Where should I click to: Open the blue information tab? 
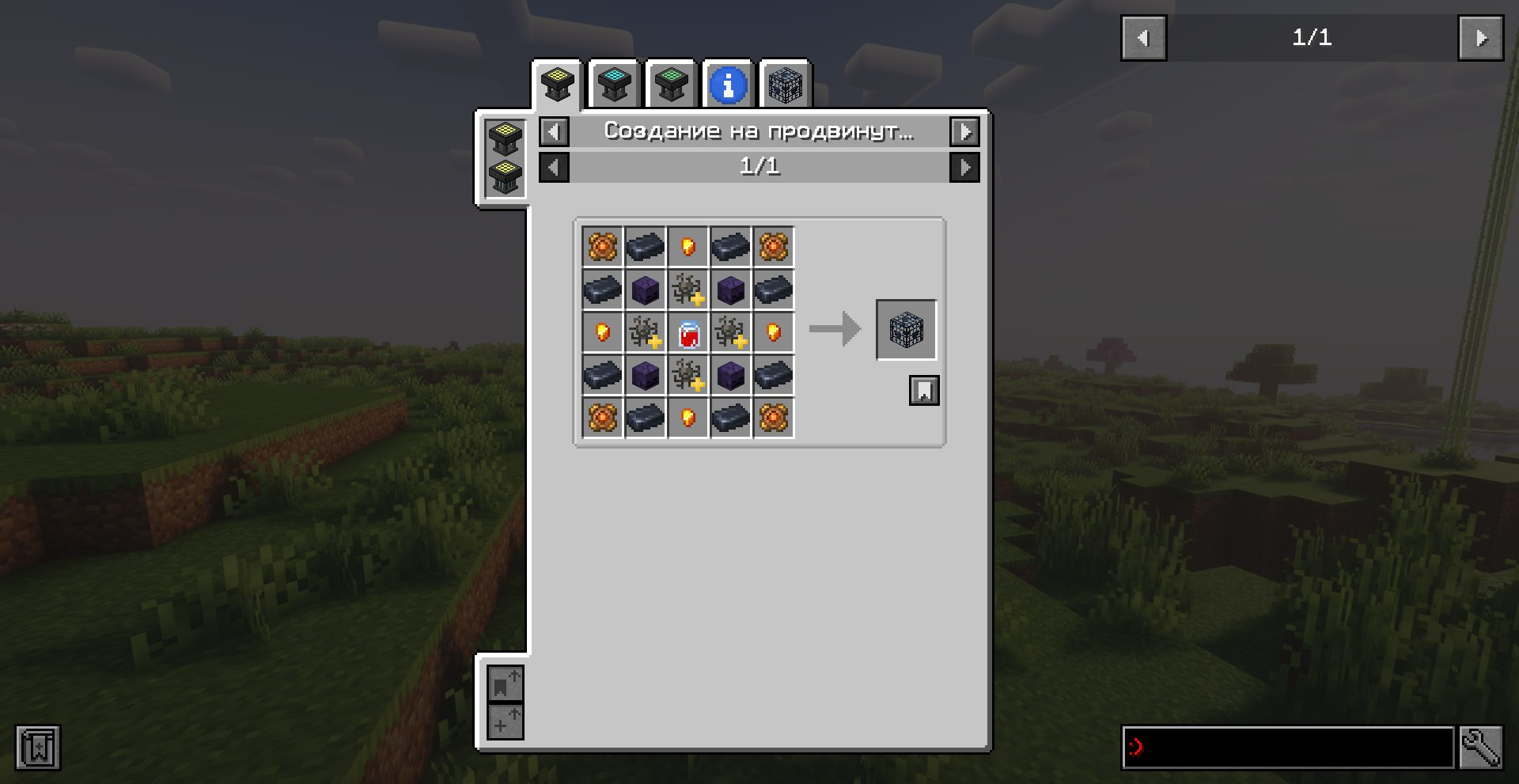coord(728,85)
